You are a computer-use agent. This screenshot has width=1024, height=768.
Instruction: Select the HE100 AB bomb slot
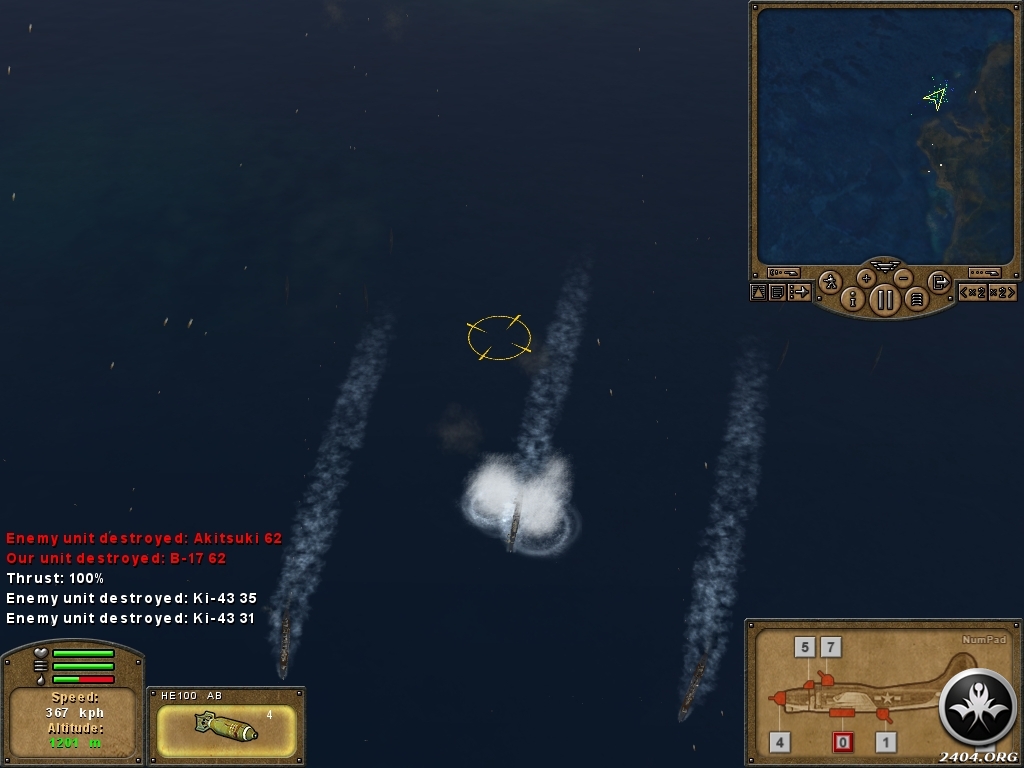pyautogui.click(x=226, y=731)
